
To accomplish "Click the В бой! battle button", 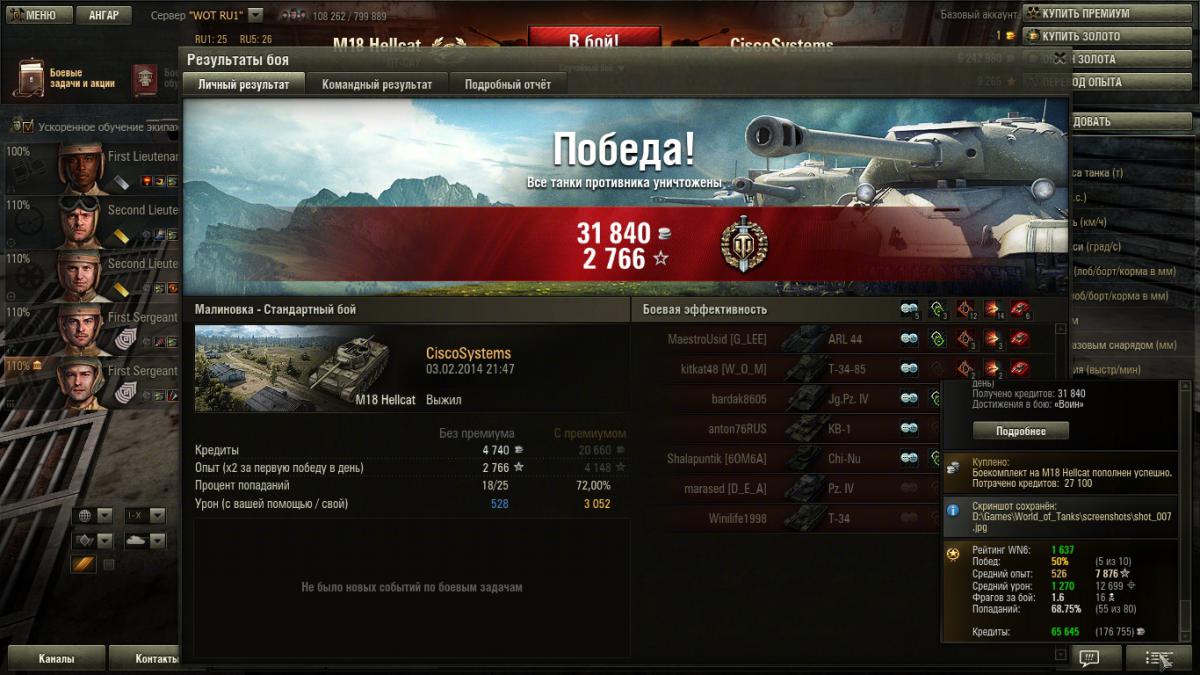I will click(593, 41).
